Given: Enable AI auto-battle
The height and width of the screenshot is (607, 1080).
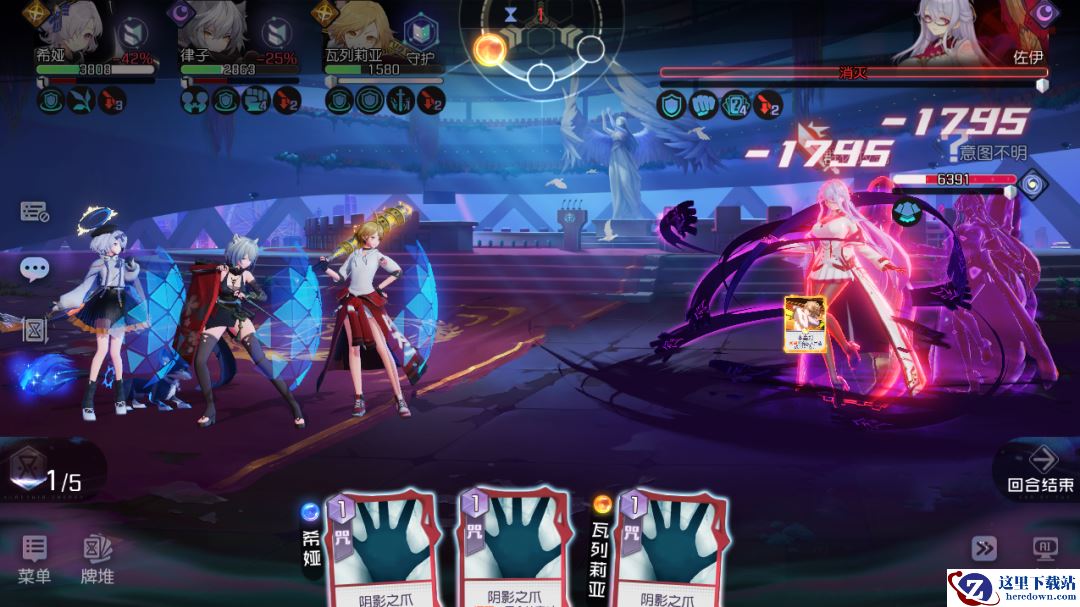Looking at the screenshot, I should click(1045, 547).
